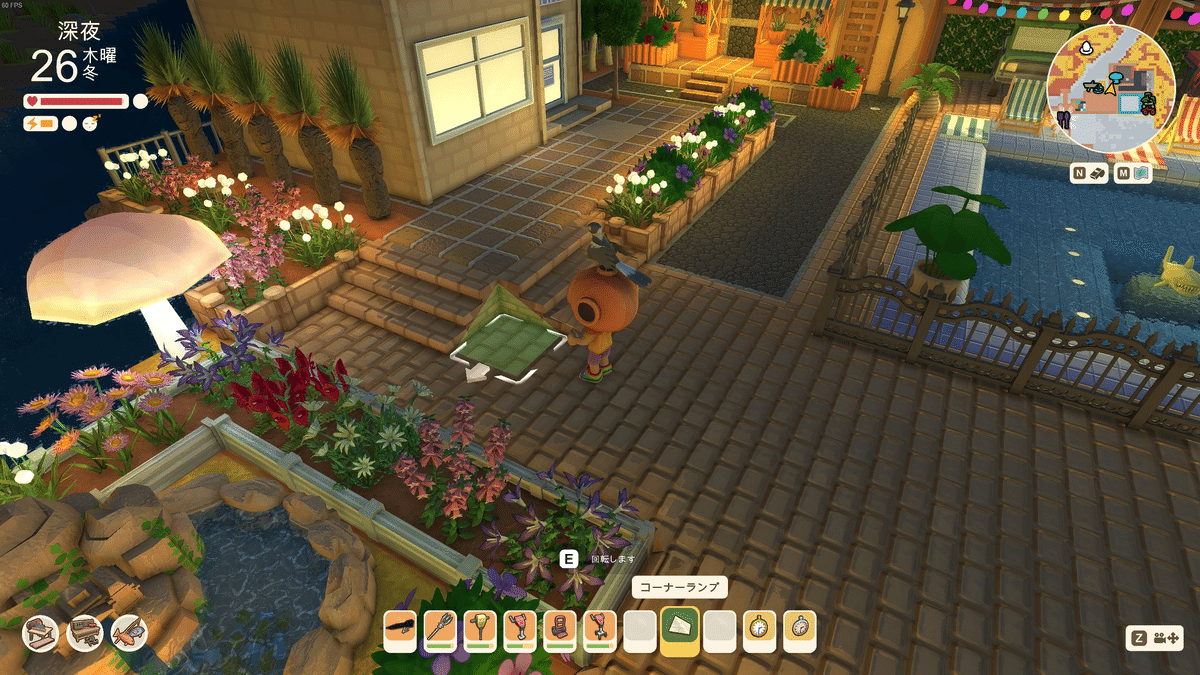Open the fishing rod and fish icon
Image resolution: width=1200 pixels, height=675 pixels.
tap(129, 632)
